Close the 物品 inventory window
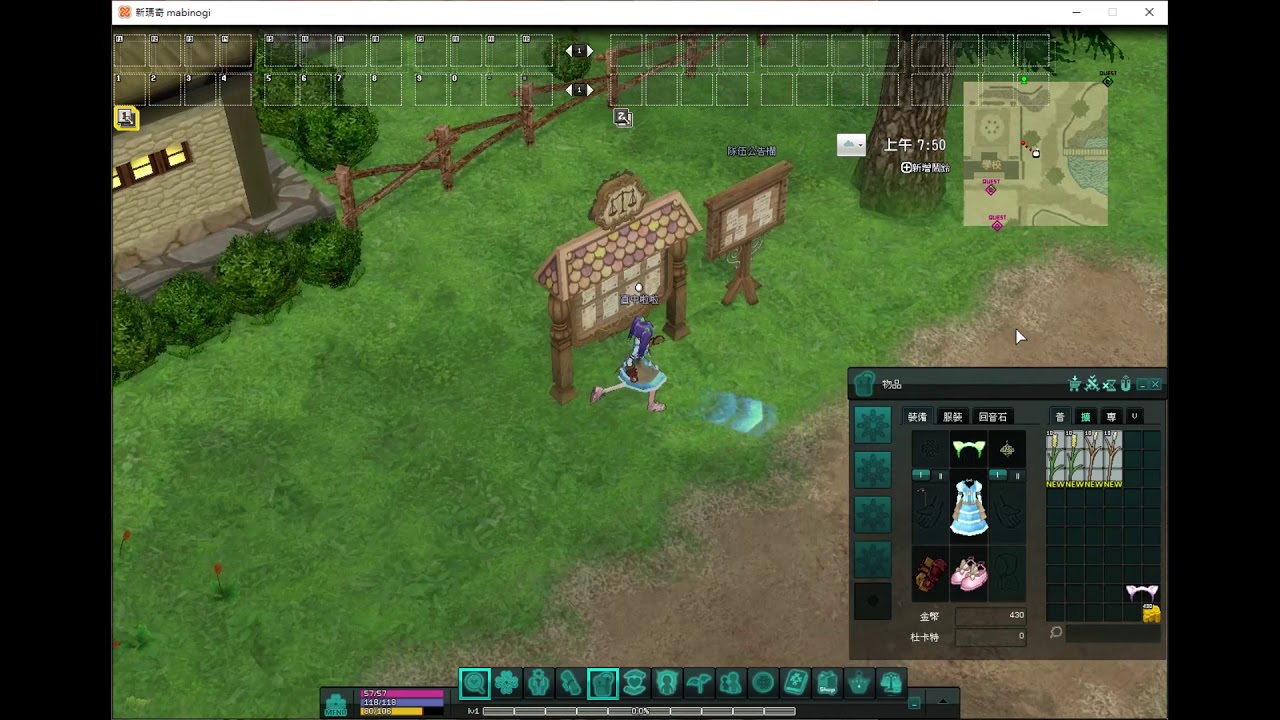The image size is (1280, 720). (x=1156, y=384)
